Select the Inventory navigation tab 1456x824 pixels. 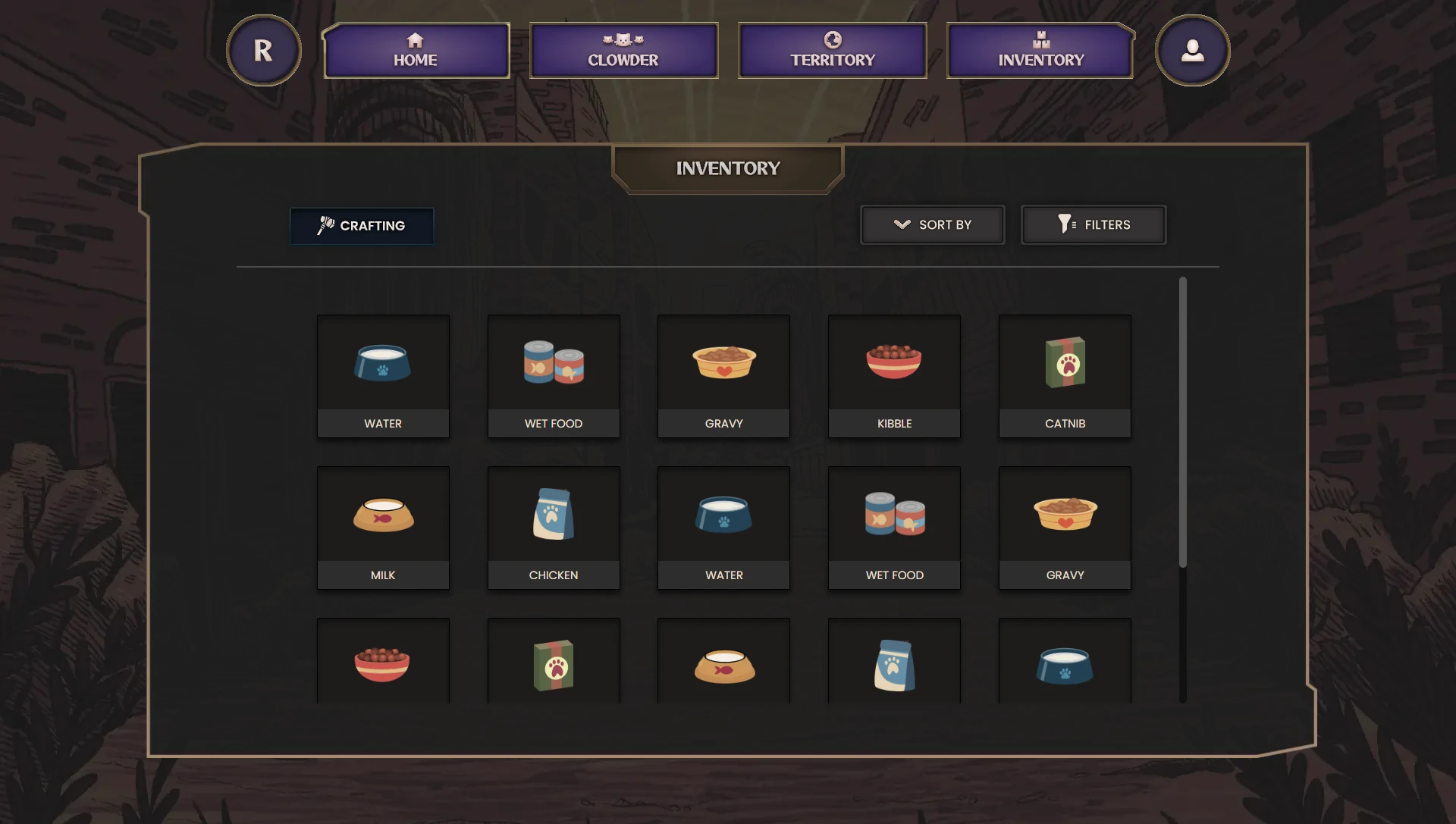(1040, 51)
